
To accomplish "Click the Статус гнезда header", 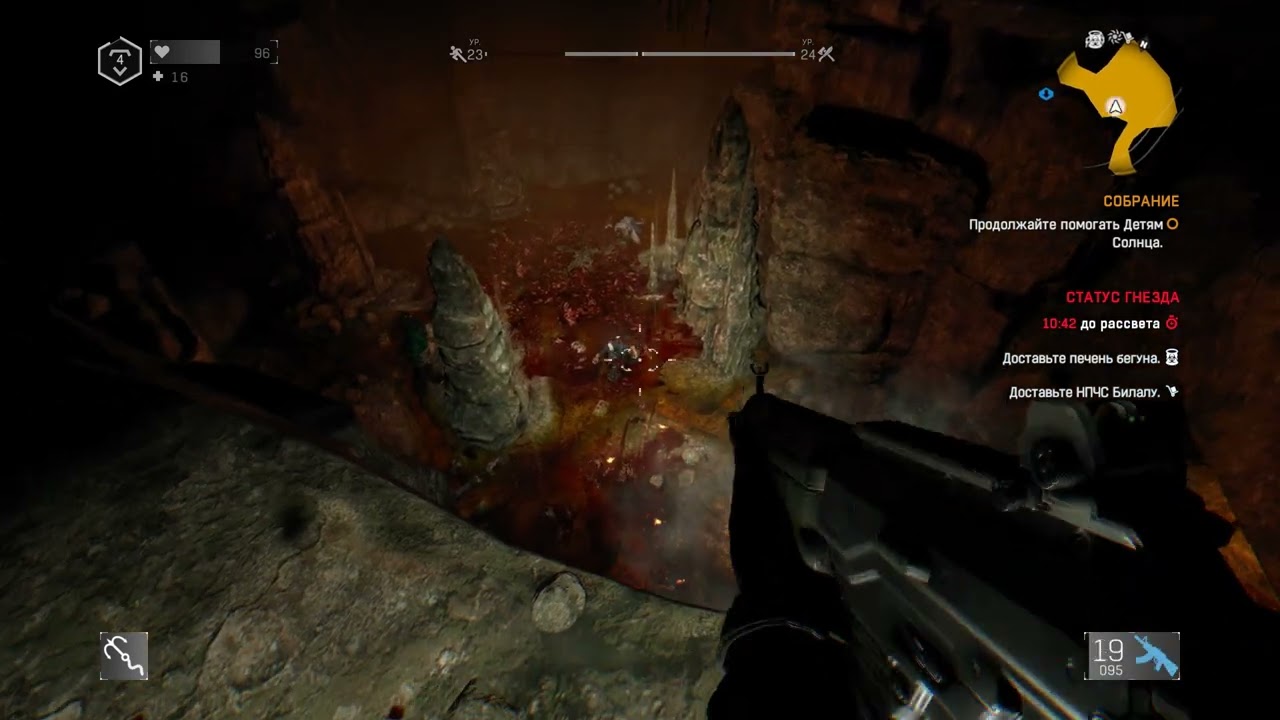I will [1122, 297].
